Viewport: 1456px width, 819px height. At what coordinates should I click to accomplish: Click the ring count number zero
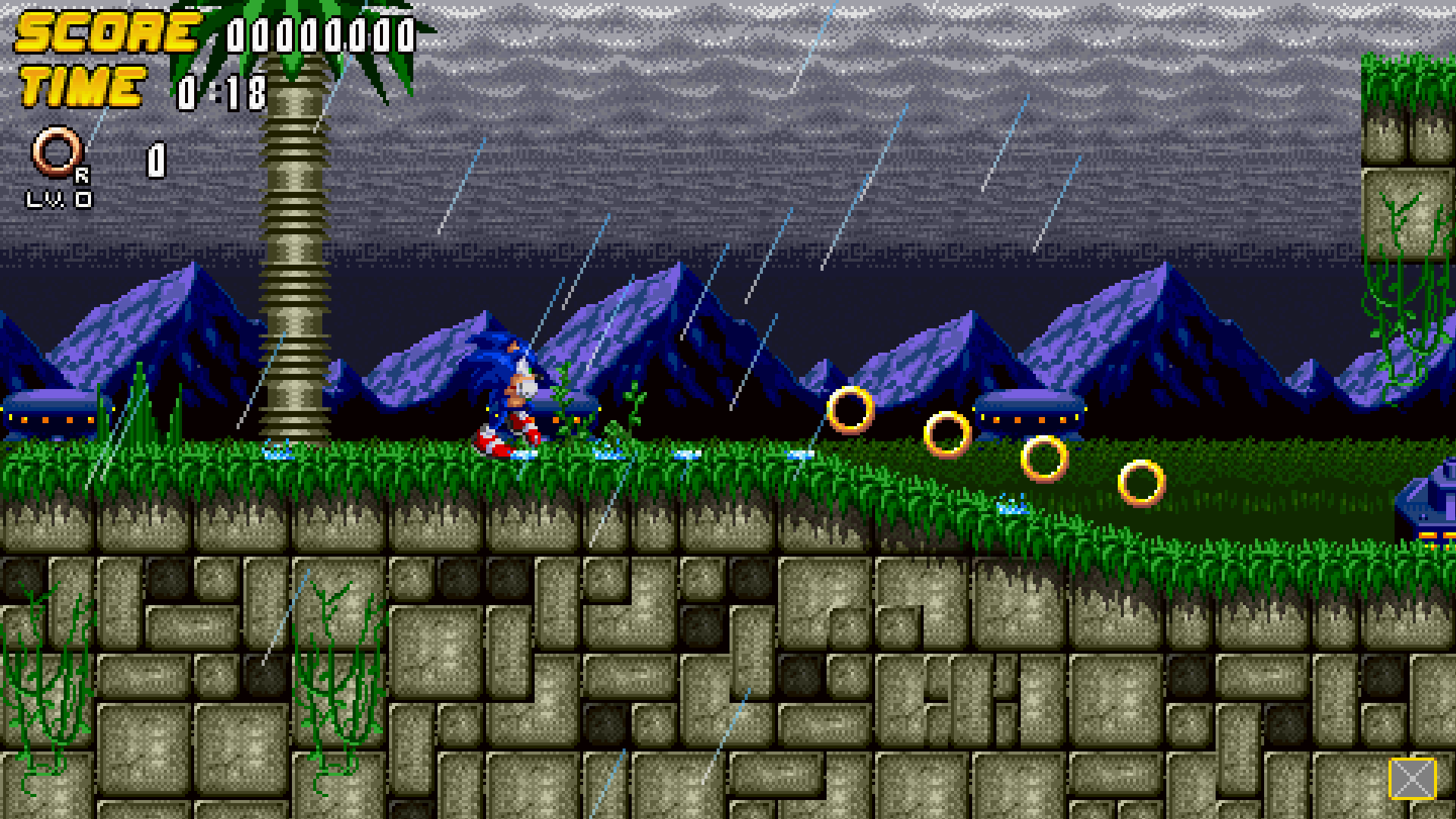tap(155, 159)
